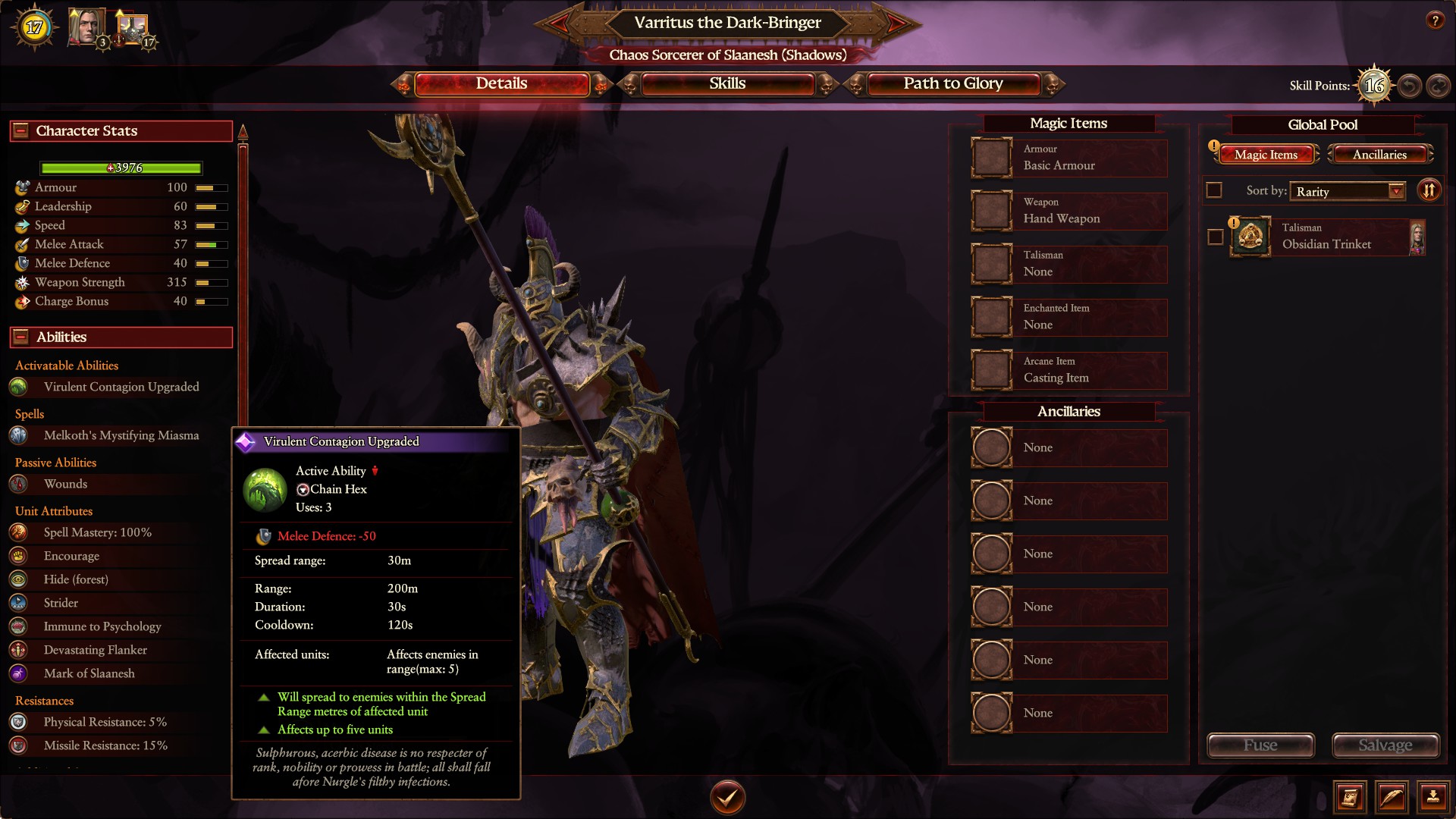The image size is (1456, 819).
Task: Select the Virulent Contagion Upgraded ability icon
Action: [17, 387]
